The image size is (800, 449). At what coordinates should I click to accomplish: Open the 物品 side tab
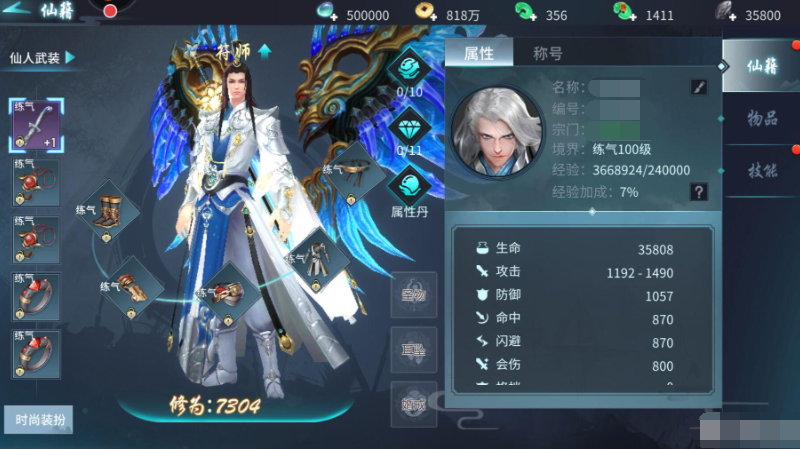[x=762, y=119]
